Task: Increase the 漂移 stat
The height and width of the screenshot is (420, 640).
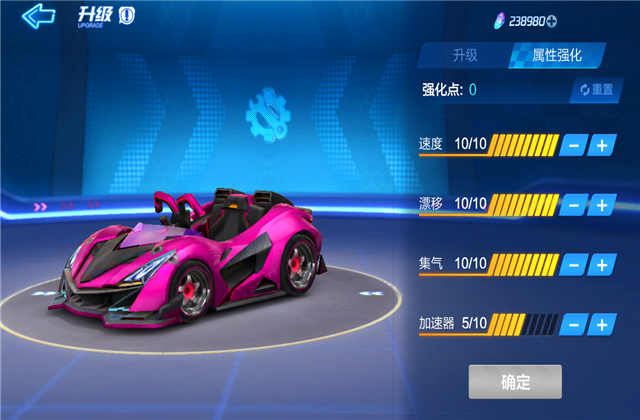Action: pos(601,205)
